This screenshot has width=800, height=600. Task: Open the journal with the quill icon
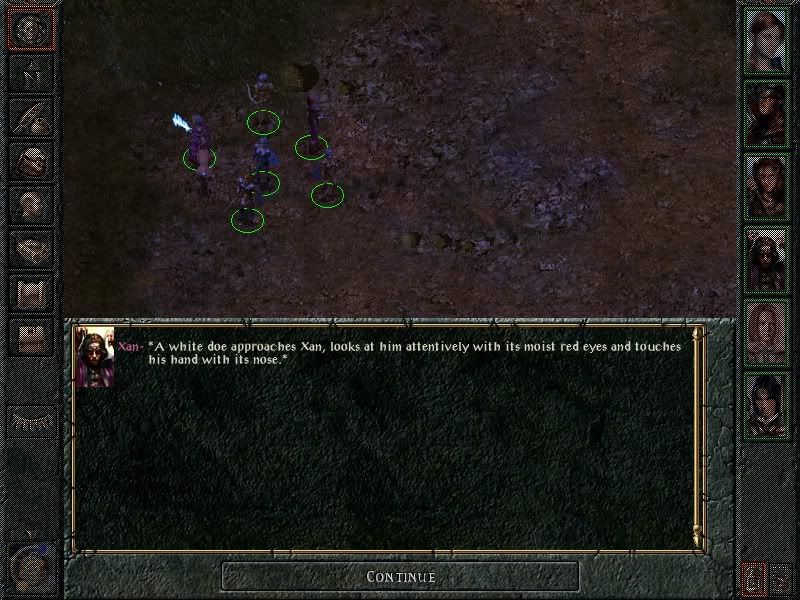click(x=30, y=117)
